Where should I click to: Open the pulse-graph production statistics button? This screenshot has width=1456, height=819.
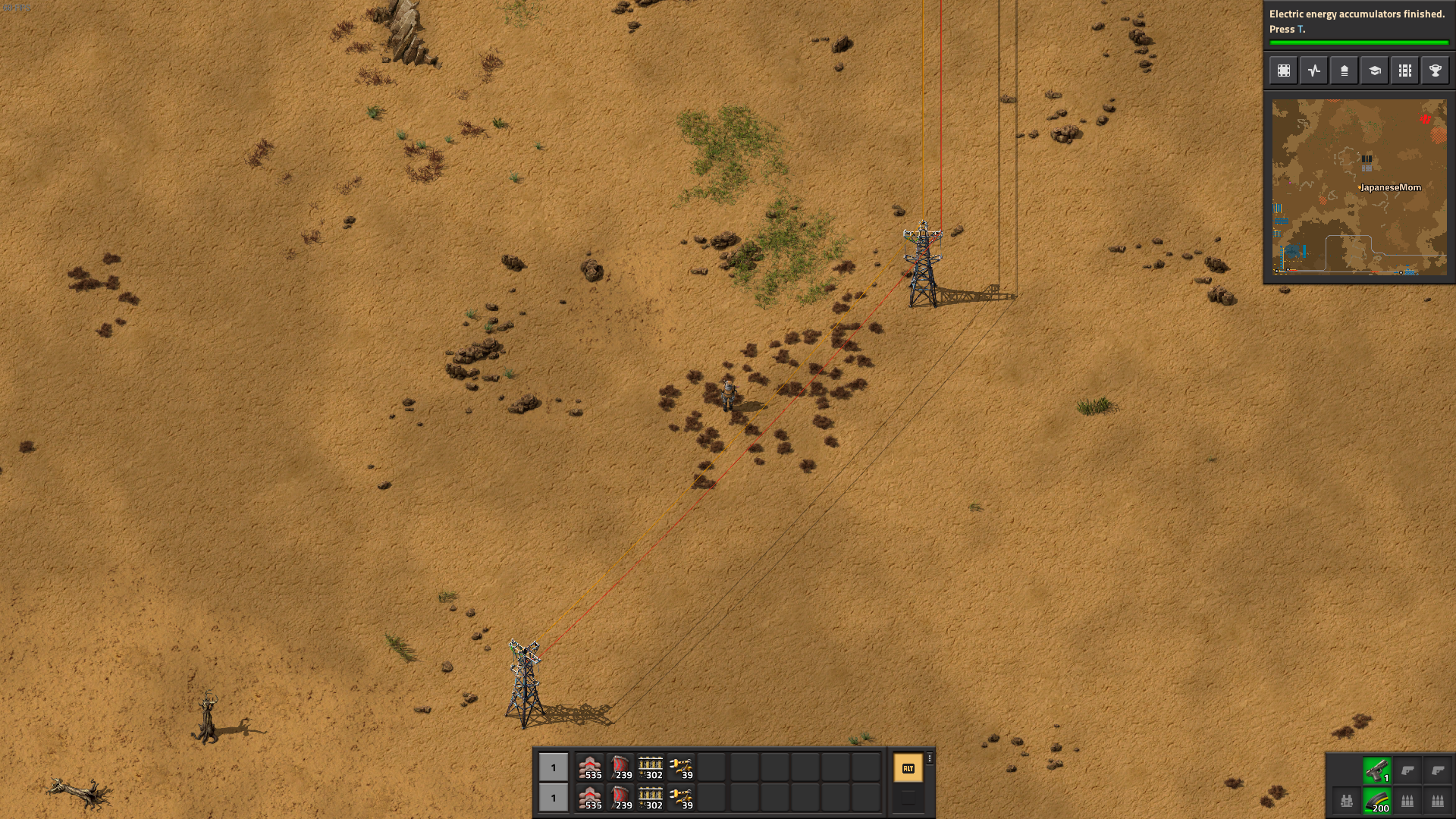click(x=1314, y=71)
